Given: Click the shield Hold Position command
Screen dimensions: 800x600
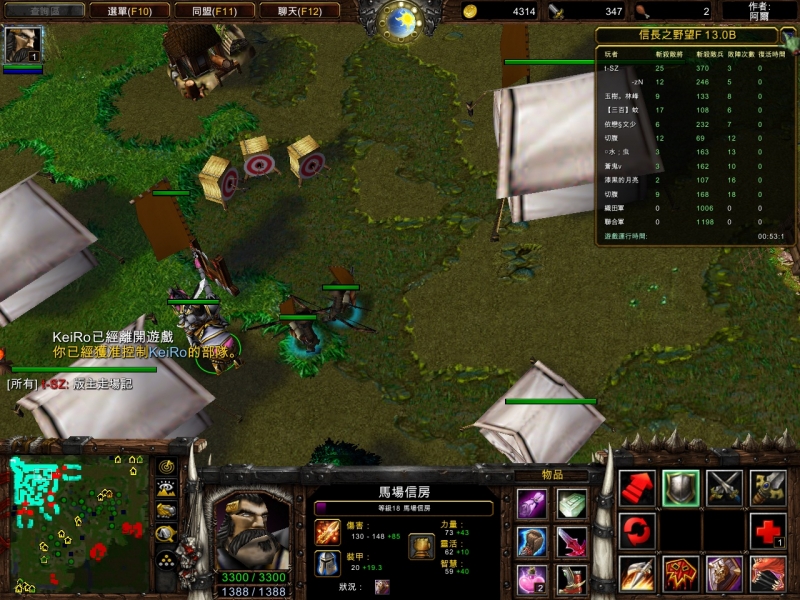Looking at the screenshot, I should click(681, 487).
